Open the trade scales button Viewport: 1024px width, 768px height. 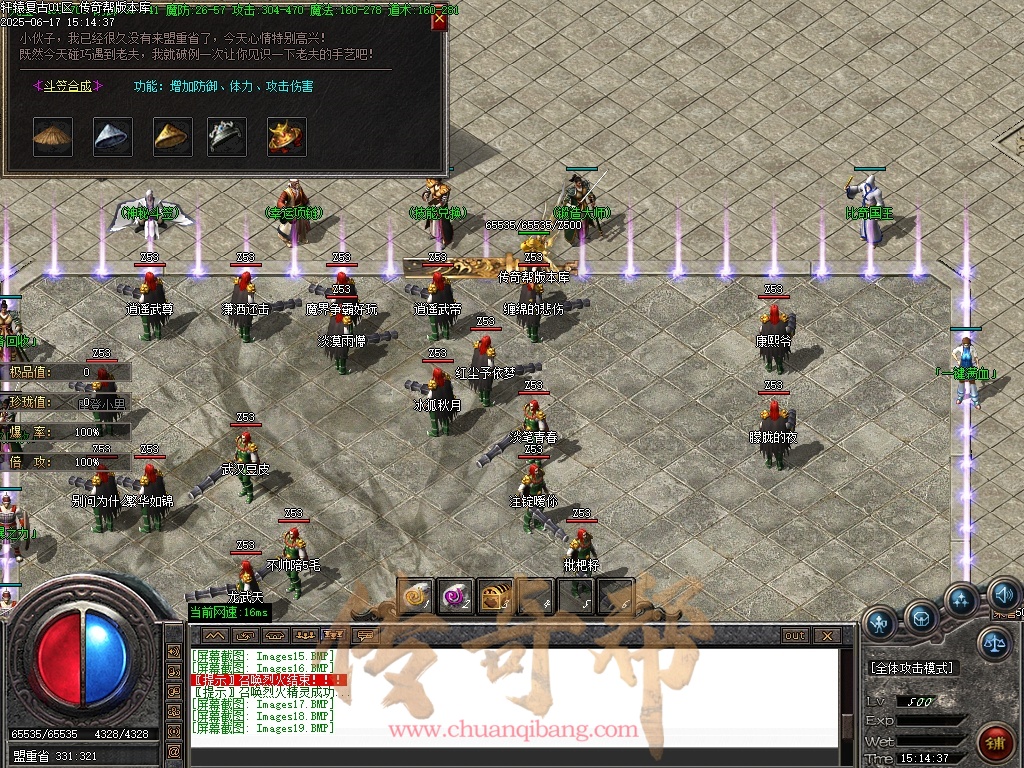[x=993, y=643]
